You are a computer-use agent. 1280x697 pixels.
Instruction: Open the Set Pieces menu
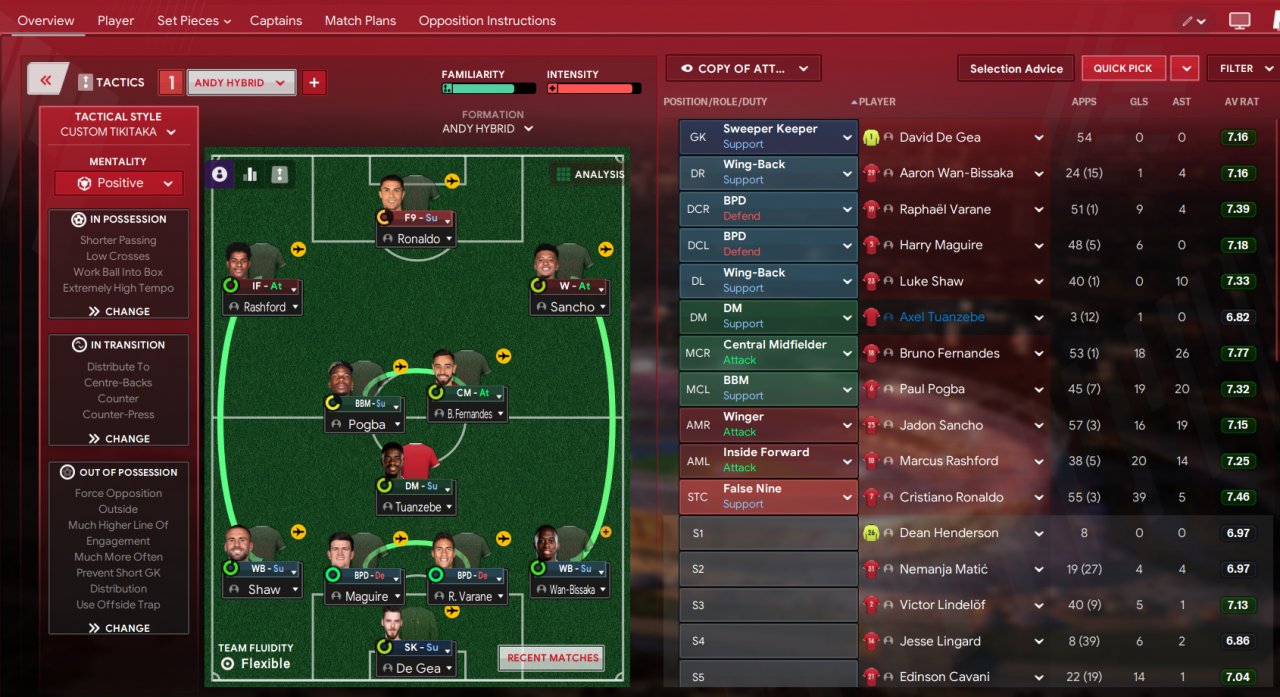194,20
